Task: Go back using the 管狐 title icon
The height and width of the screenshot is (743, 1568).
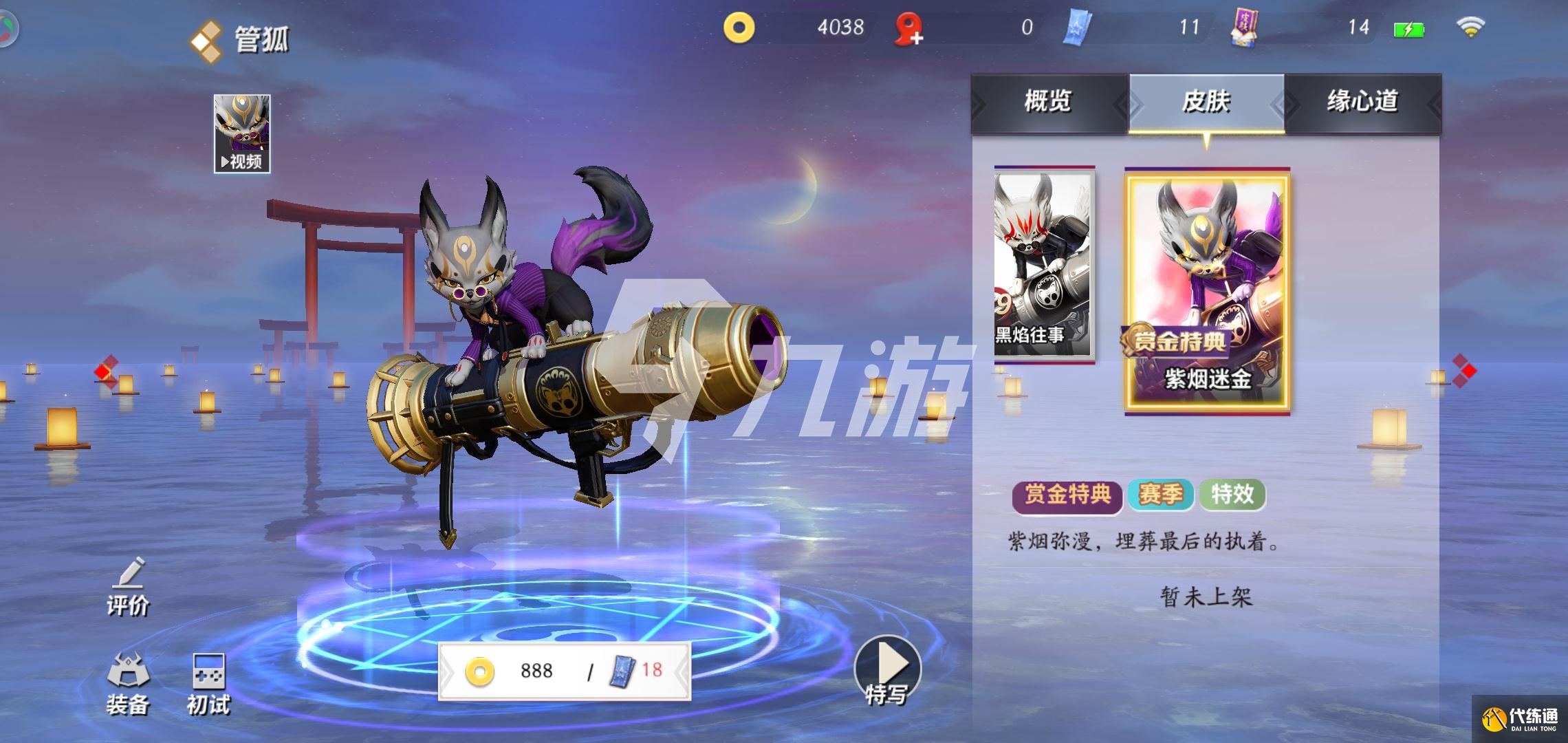Action: [x=206, y=40]
